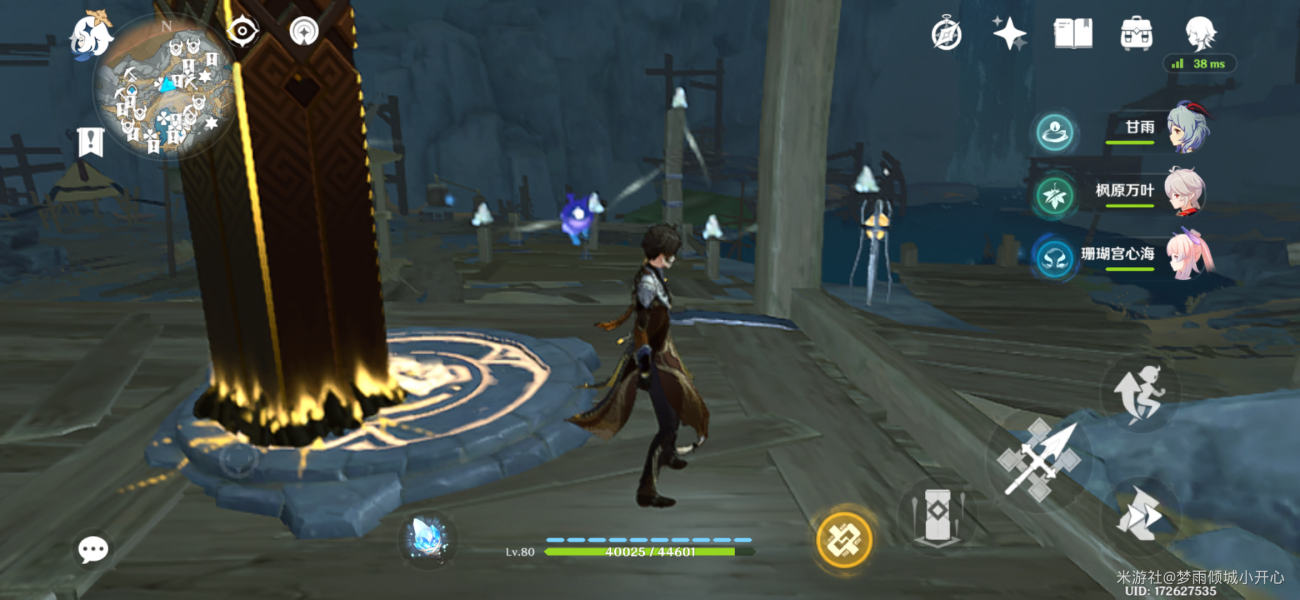Open the character profile head icon
Viewport: 1300px width, 600px height.
click(x=1200, y=34)
